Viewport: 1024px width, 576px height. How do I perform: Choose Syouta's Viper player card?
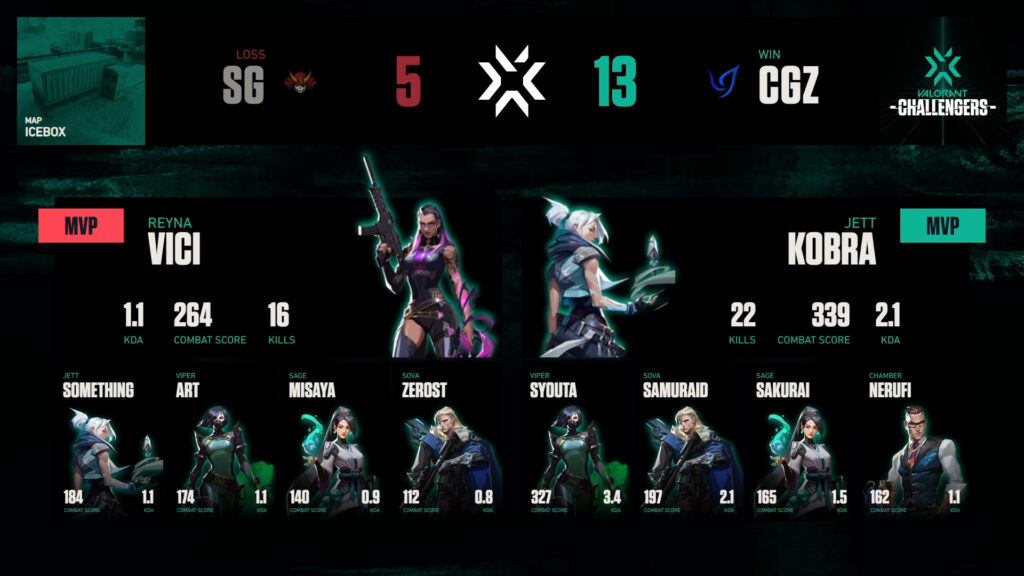(576, 445)
